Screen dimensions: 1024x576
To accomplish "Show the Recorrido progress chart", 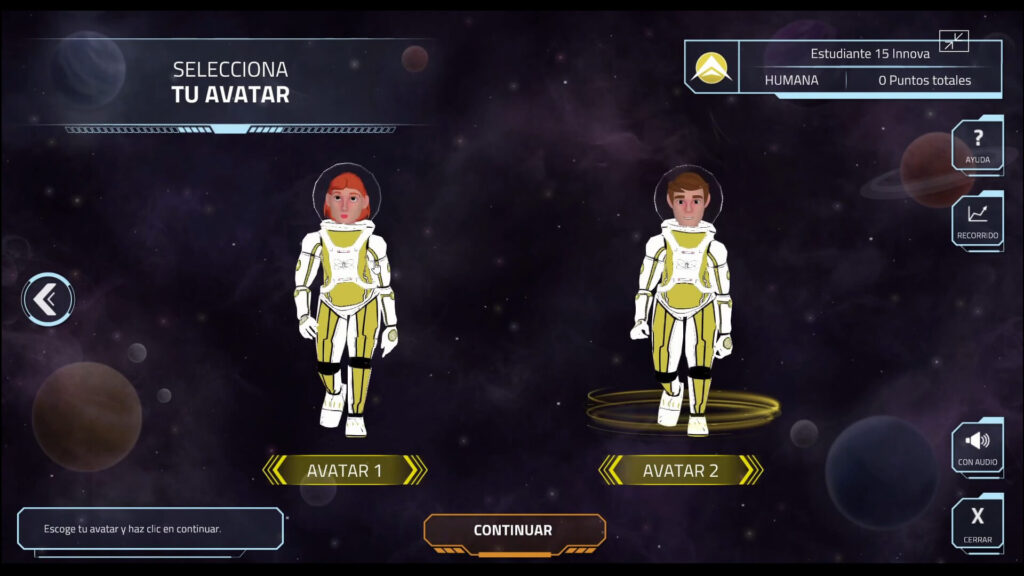I will click(977, 221).
